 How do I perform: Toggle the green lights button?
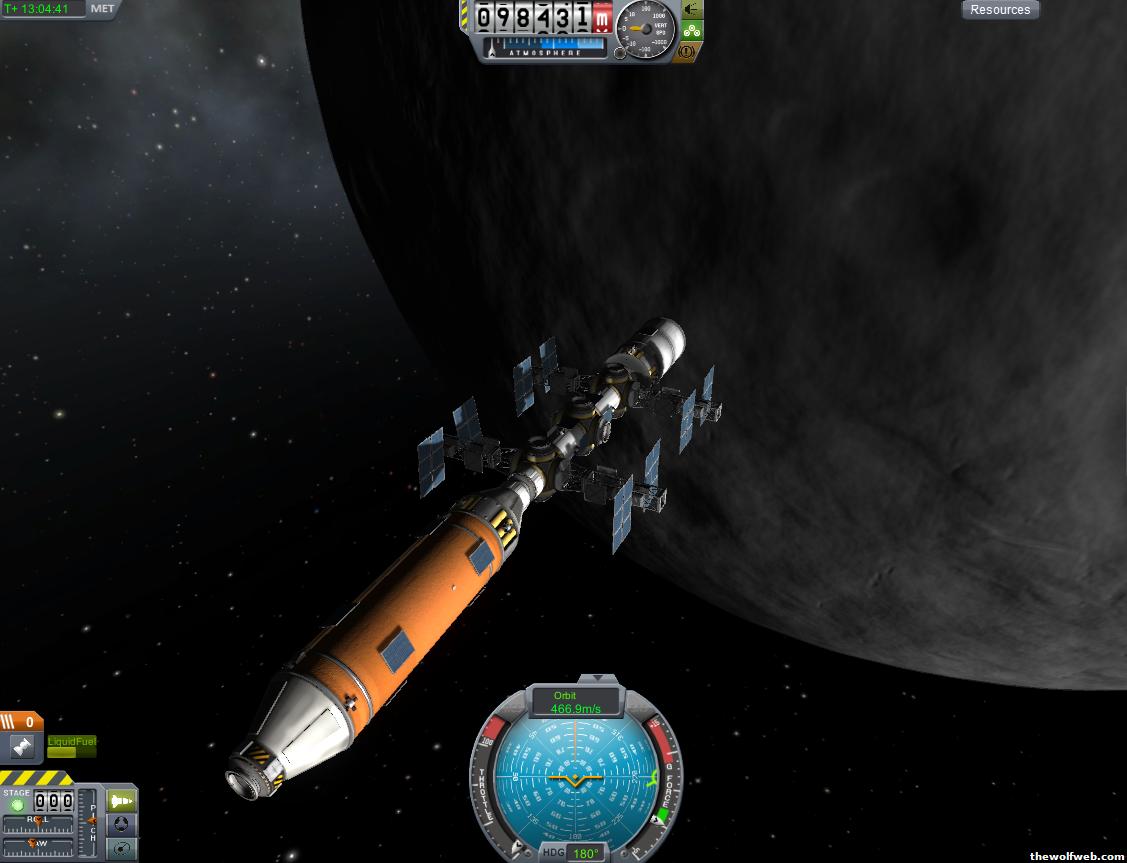pos(691,31)
